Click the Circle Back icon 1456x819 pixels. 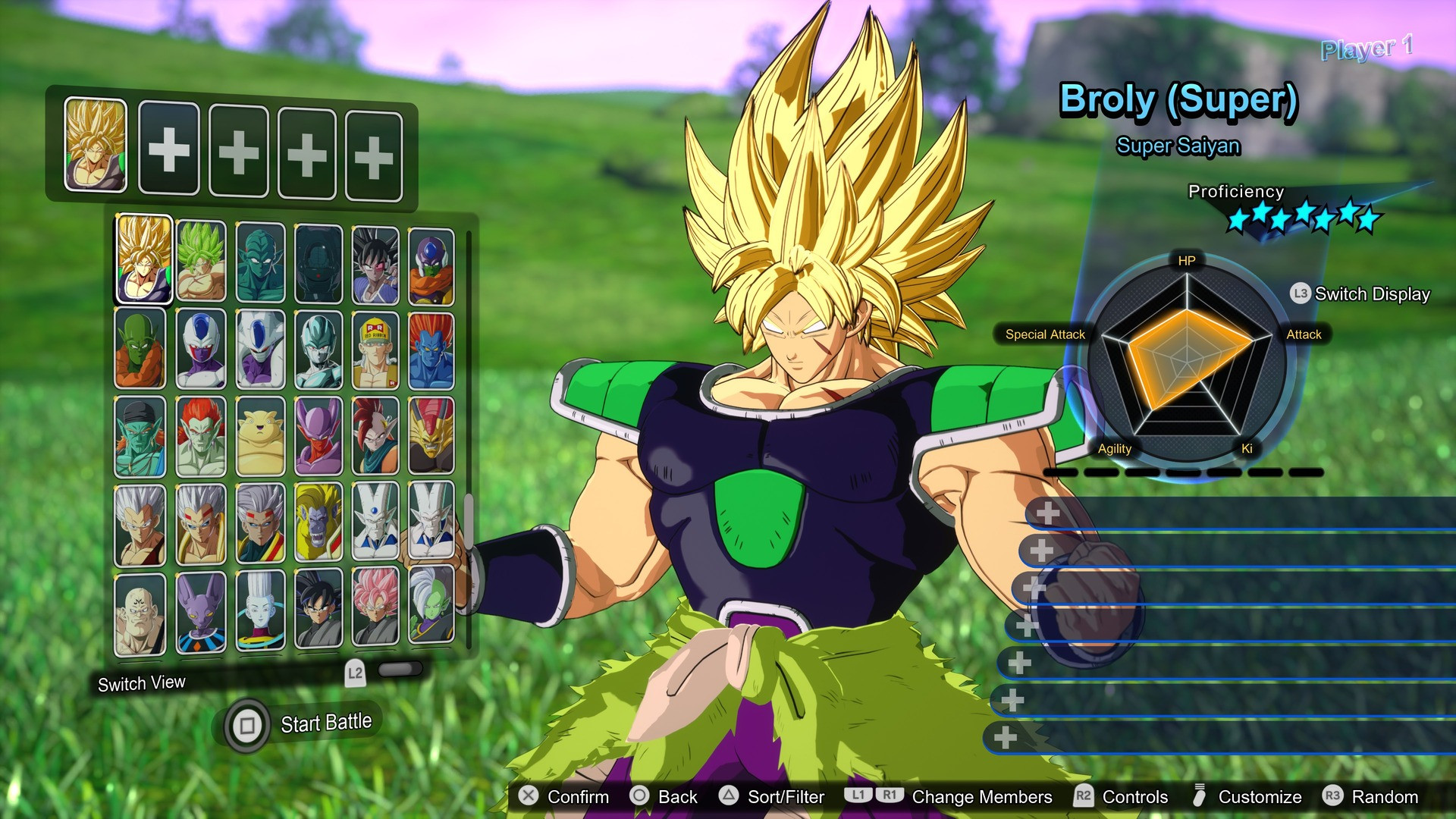(641, 797)
